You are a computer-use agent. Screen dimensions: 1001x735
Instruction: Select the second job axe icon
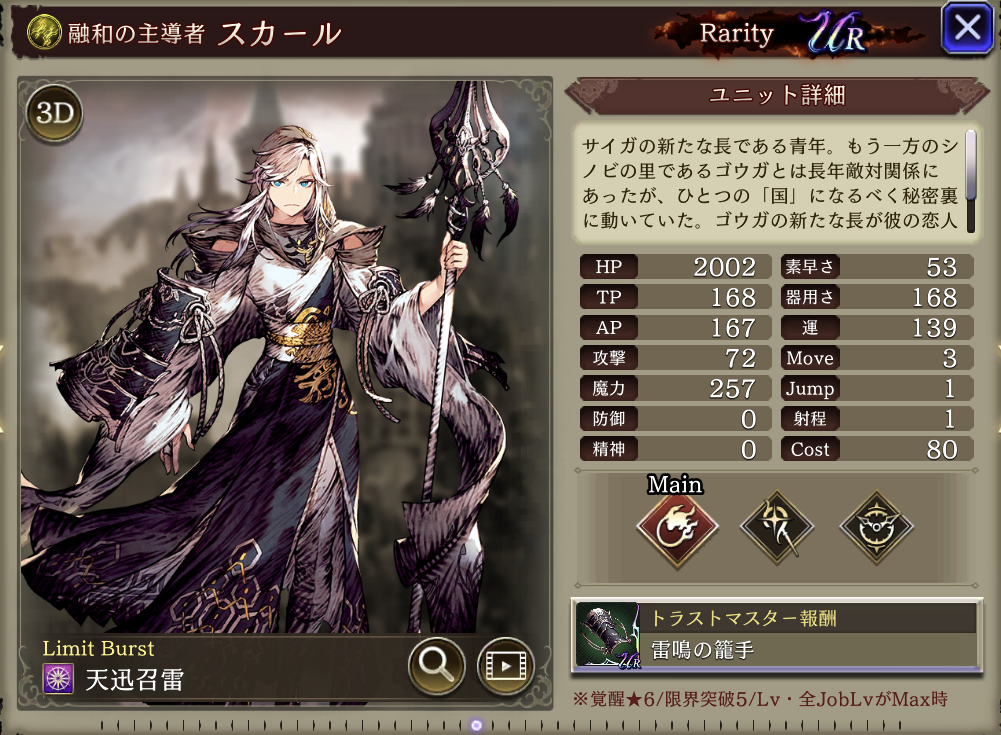776,526
